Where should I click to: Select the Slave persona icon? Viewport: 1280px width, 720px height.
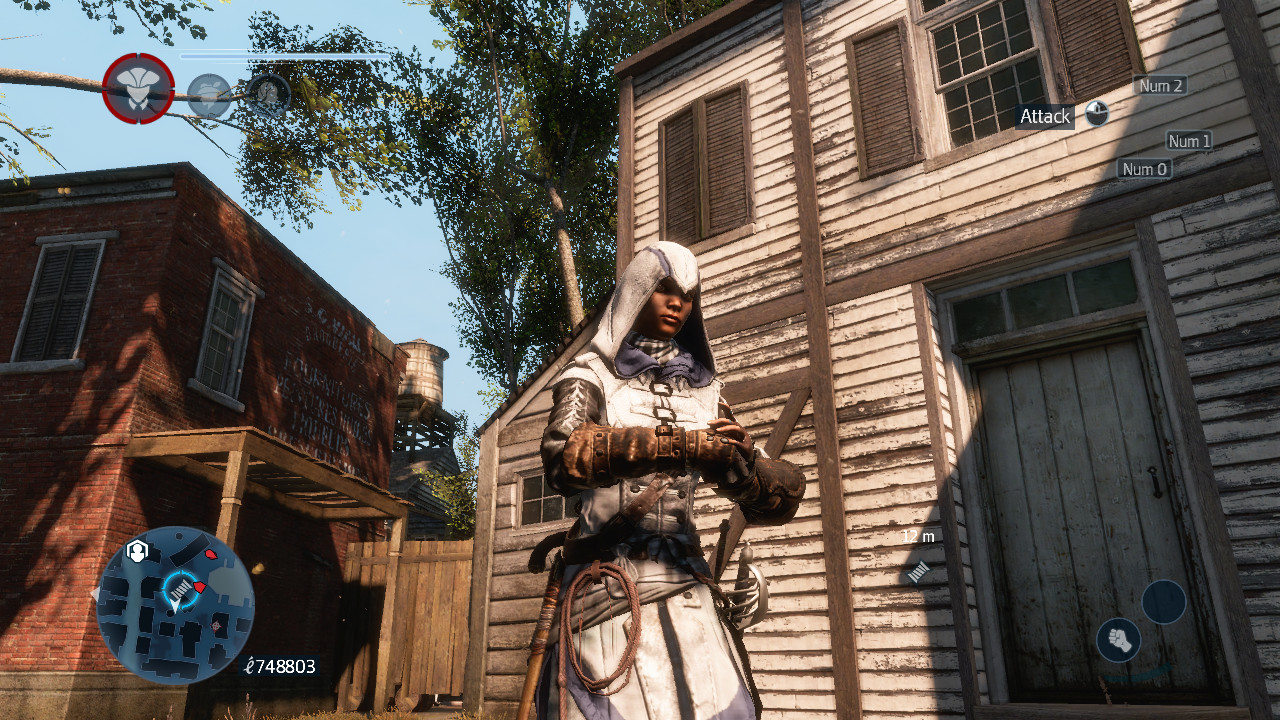[x=269, y=94]
